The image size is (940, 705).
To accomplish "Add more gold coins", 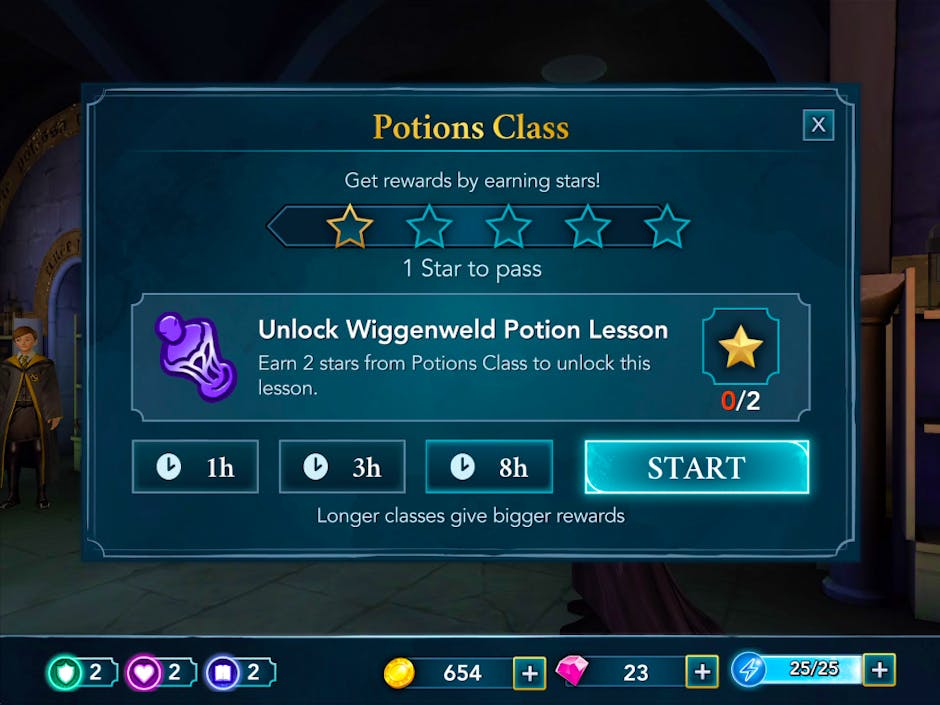I will (529, 673).
